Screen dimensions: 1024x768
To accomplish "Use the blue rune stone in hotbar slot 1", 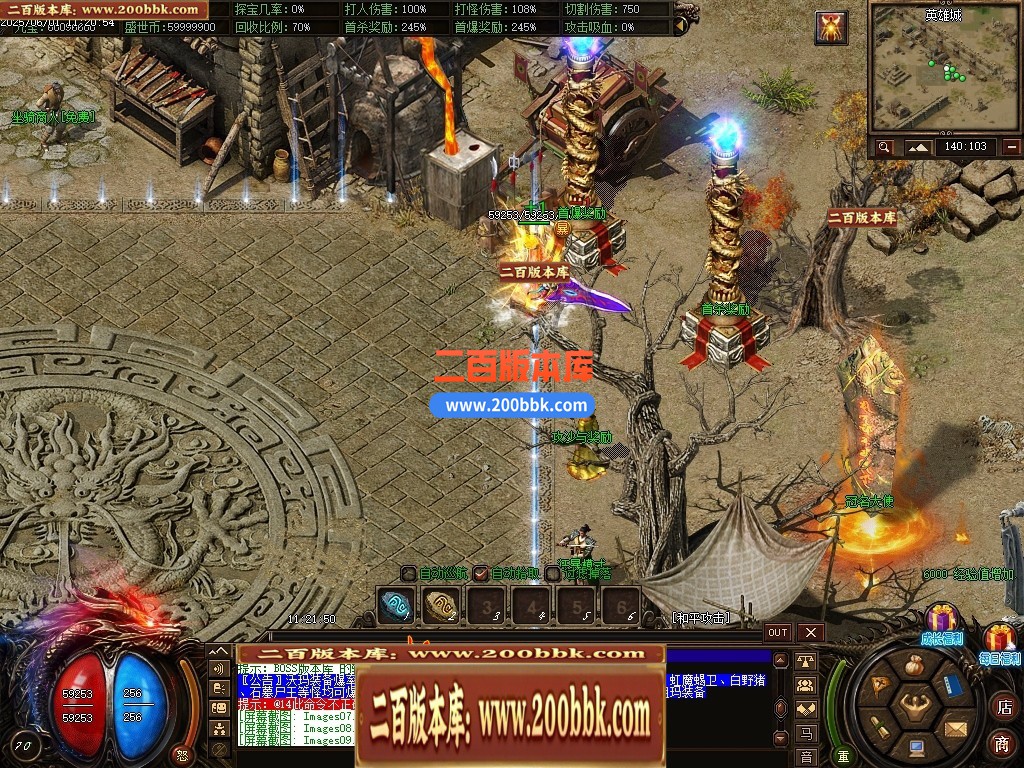I will (396, 604).
